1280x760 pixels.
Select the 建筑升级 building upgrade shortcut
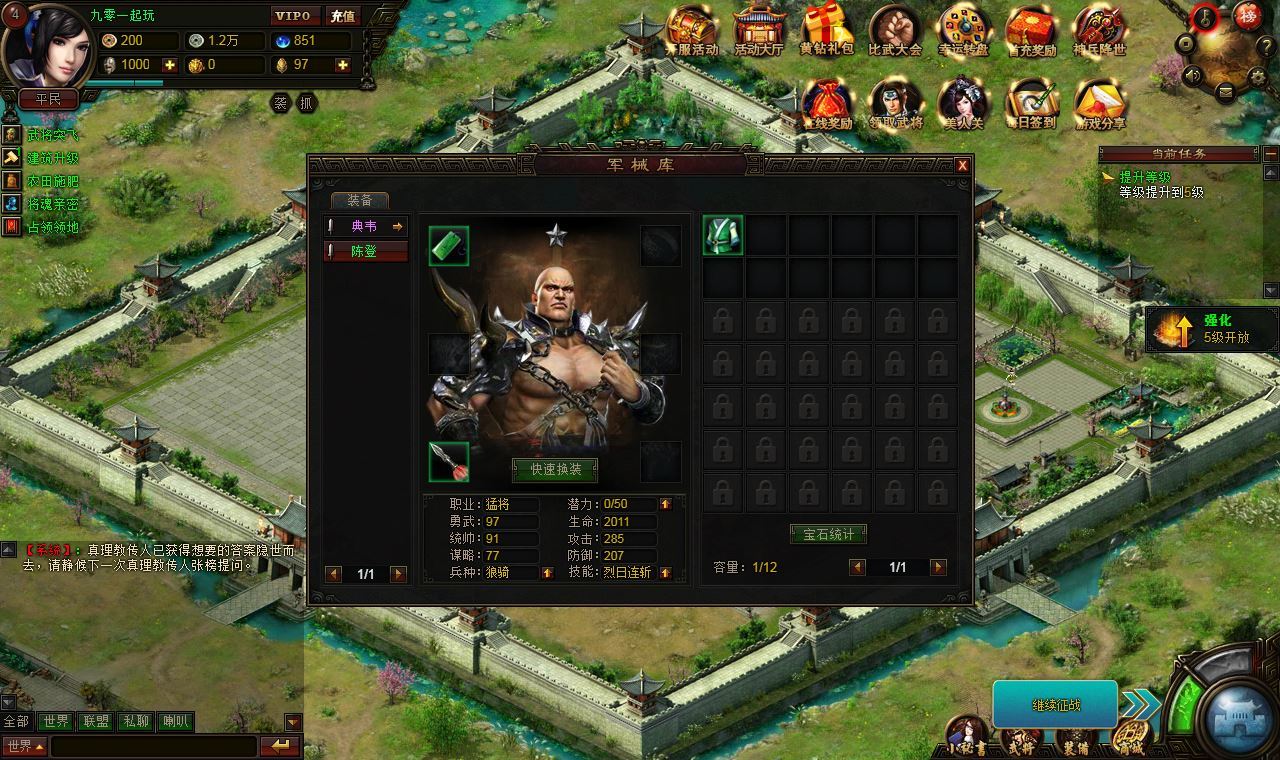click(52, 158)
